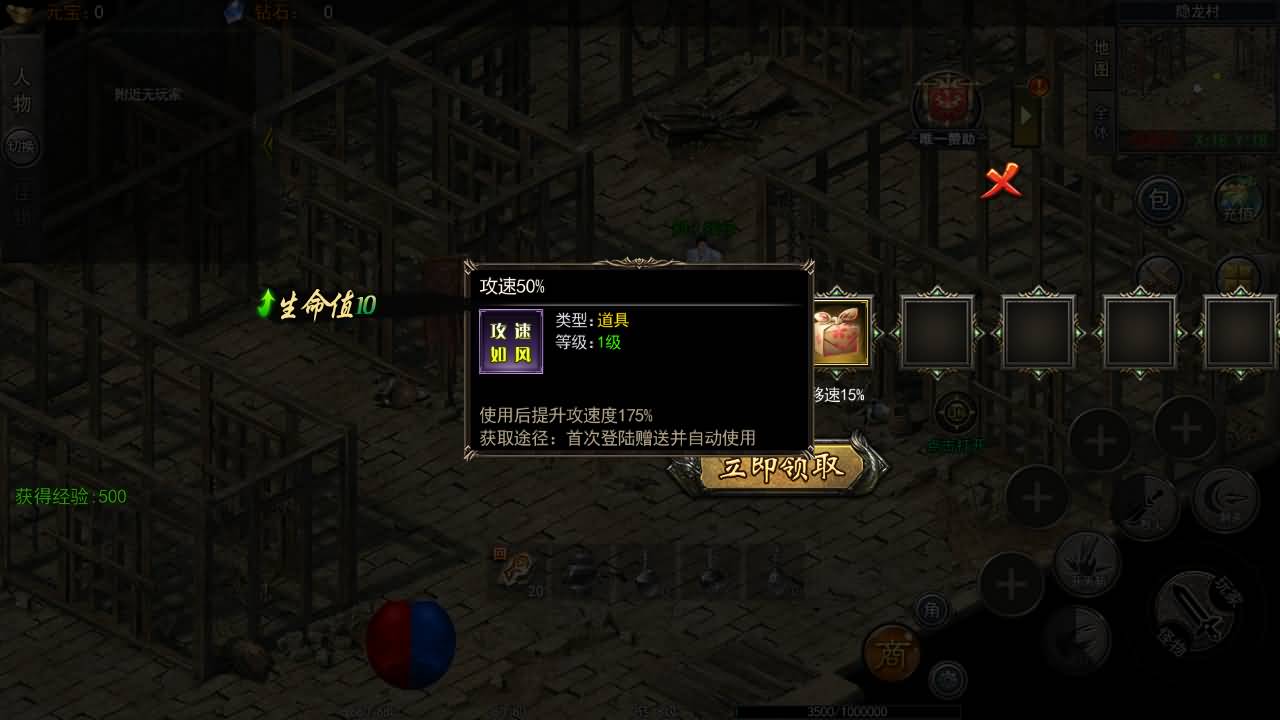Screen dimensions: 1280x720
Task: Use the main sword attack button
Action: coord(1198,612)
